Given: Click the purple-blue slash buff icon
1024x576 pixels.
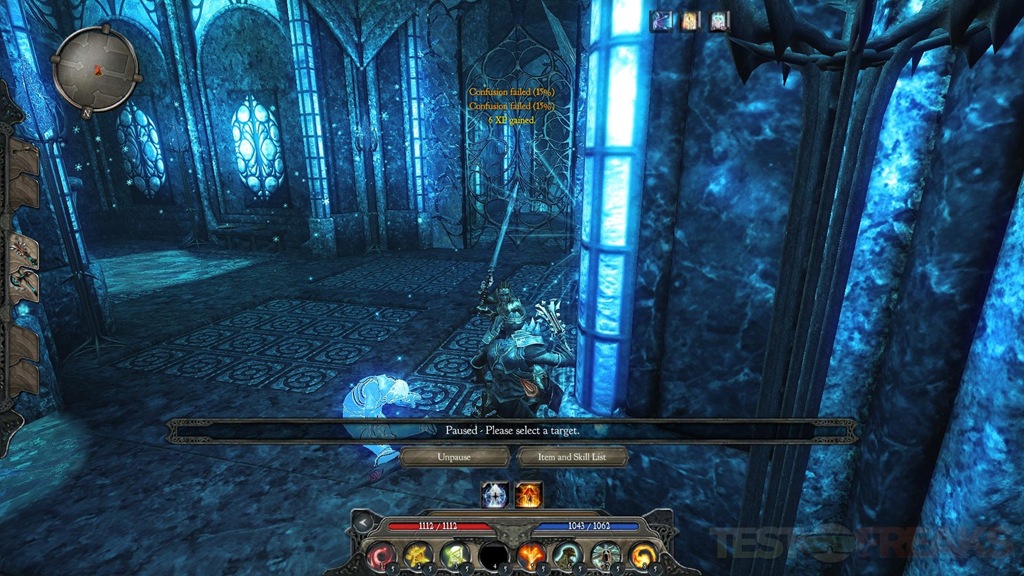Looking at the screenshot, I should (x=662, y=20).
